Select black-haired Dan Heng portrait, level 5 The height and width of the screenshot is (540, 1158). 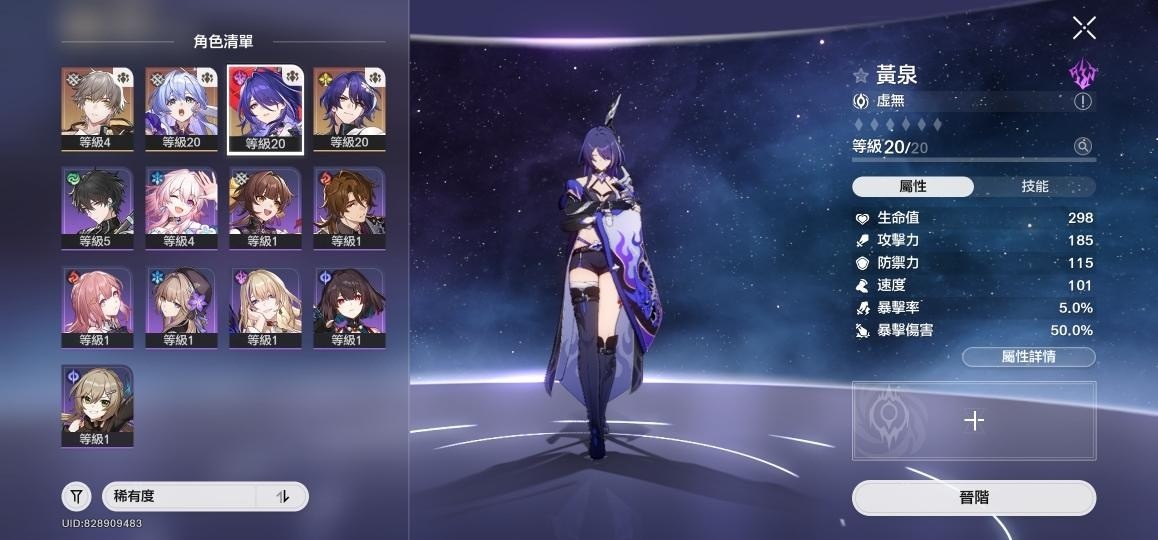pos(97,207)
